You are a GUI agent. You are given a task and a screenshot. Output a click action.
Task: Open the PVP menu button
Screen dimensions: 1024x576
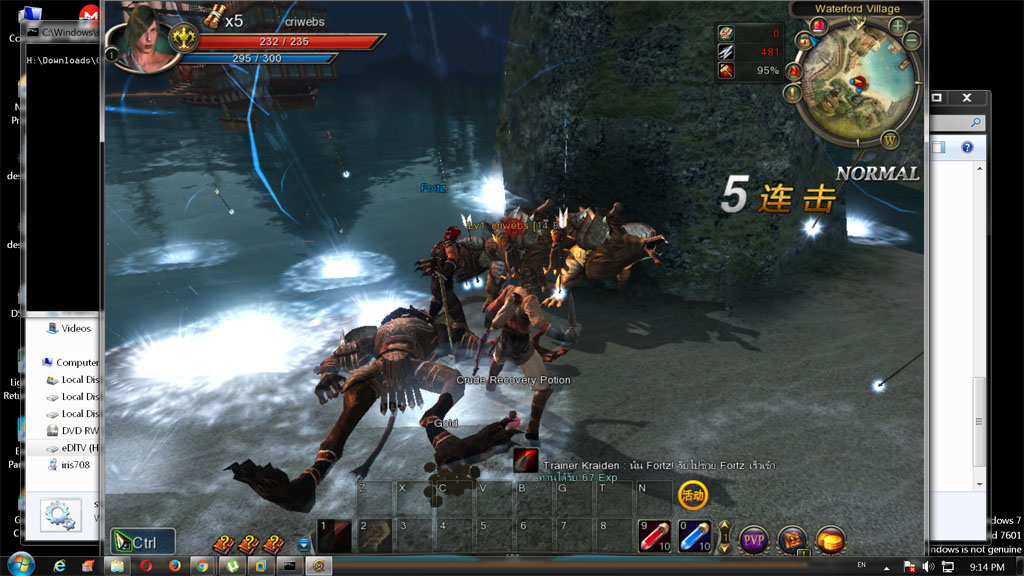click(x=754, y=540)
